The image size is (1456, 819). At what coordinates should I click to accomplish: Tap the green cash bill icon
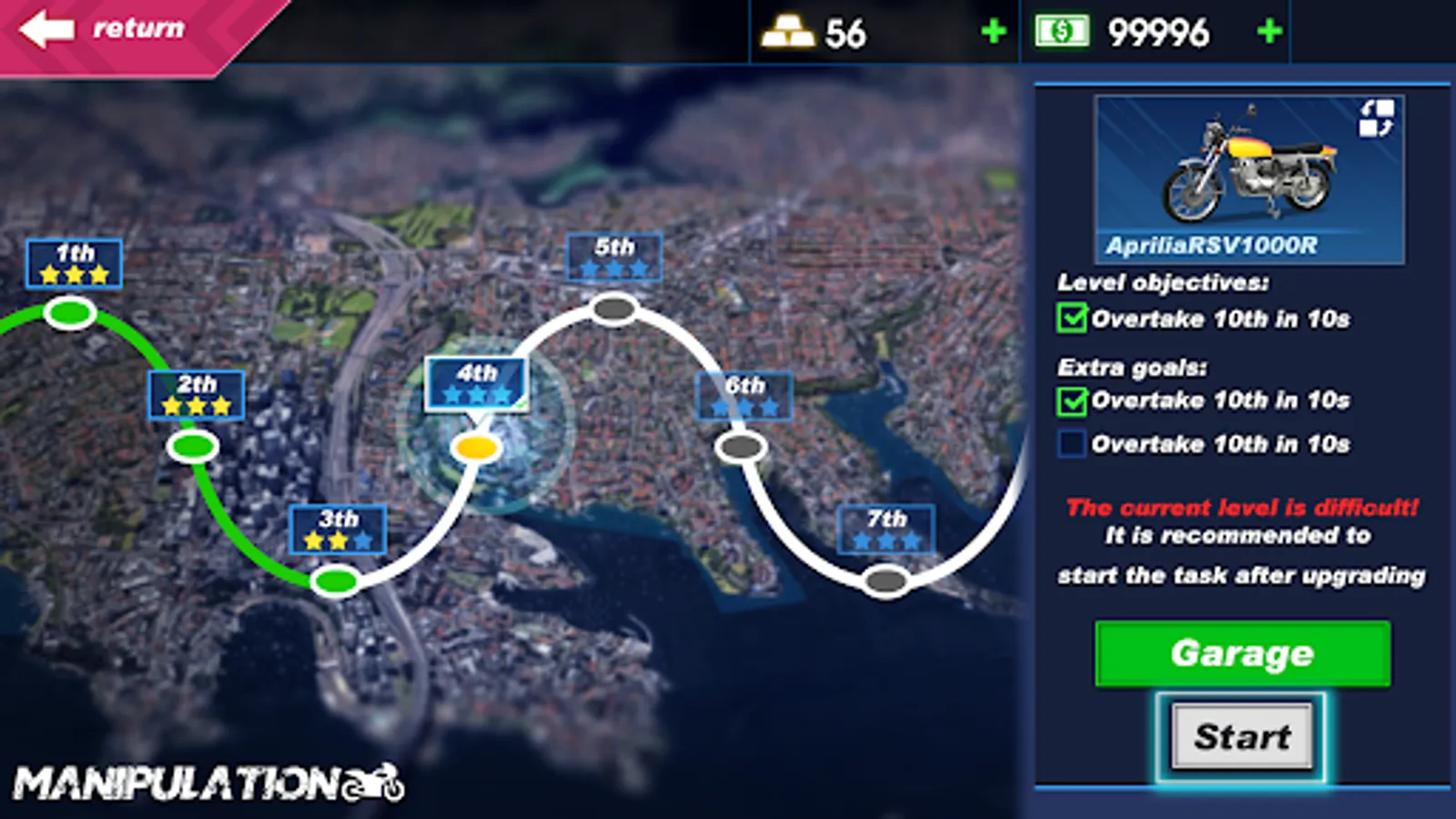(1063, 32)
